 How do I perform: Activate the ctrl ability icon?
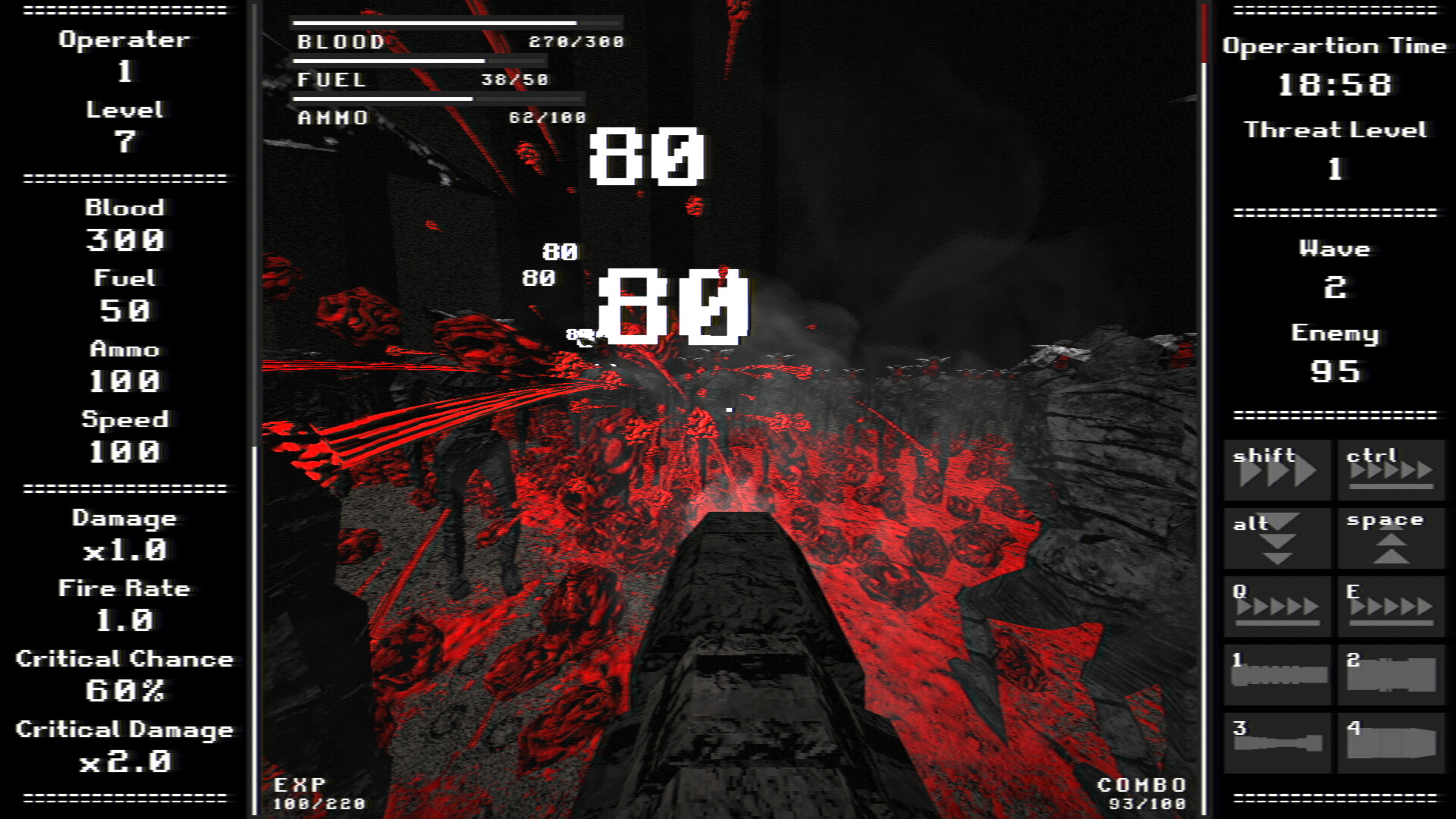coord(1392,469)
